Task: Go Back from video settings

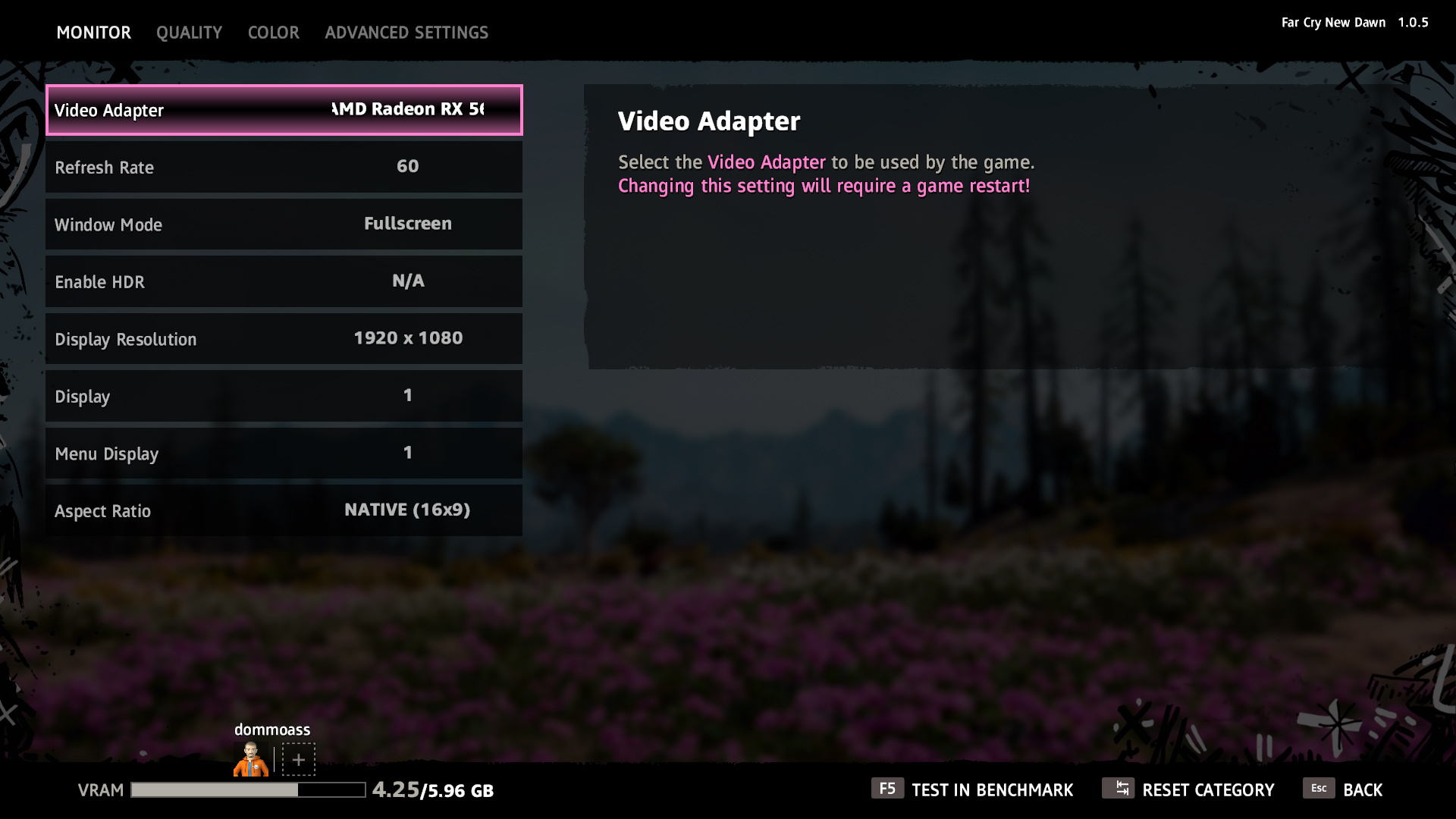Action: tap(1343, 789)
